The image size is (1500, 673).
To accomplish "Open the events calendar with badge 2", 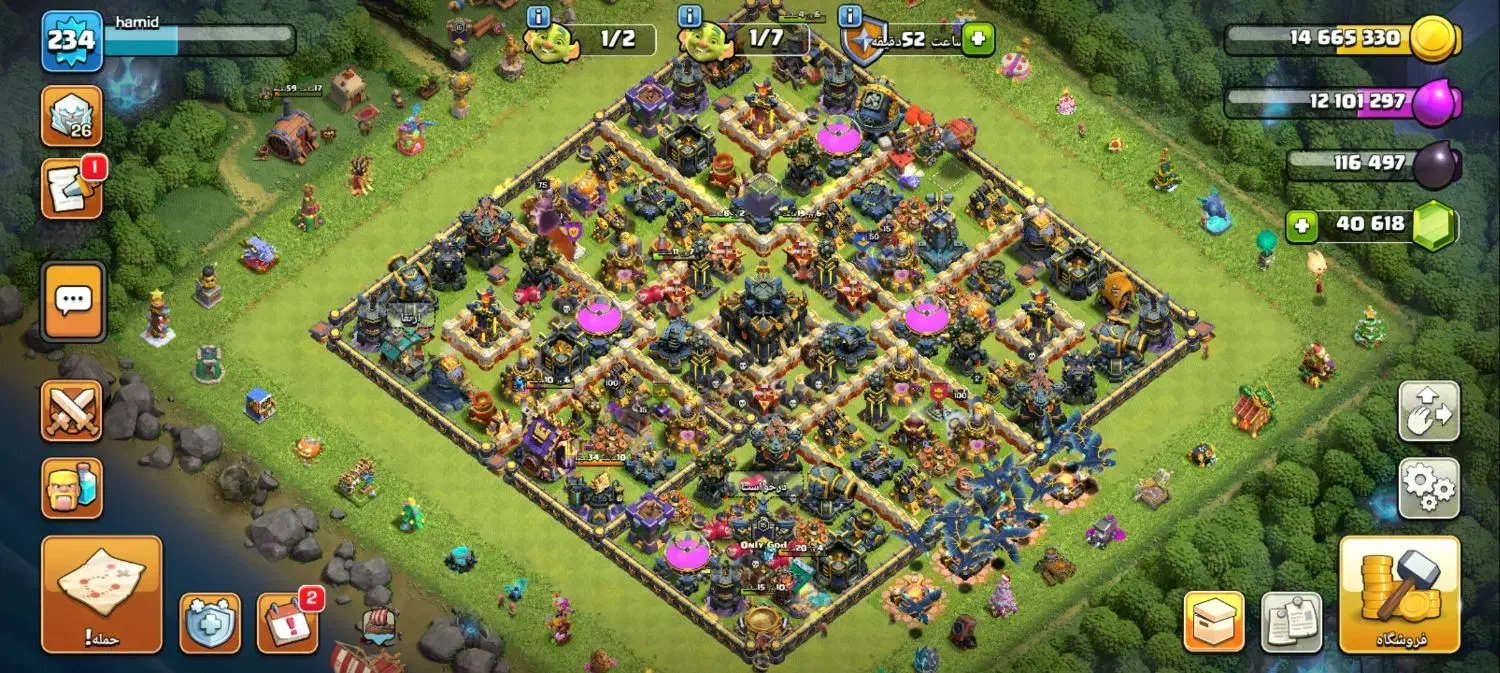I will (x=287, y=623).
